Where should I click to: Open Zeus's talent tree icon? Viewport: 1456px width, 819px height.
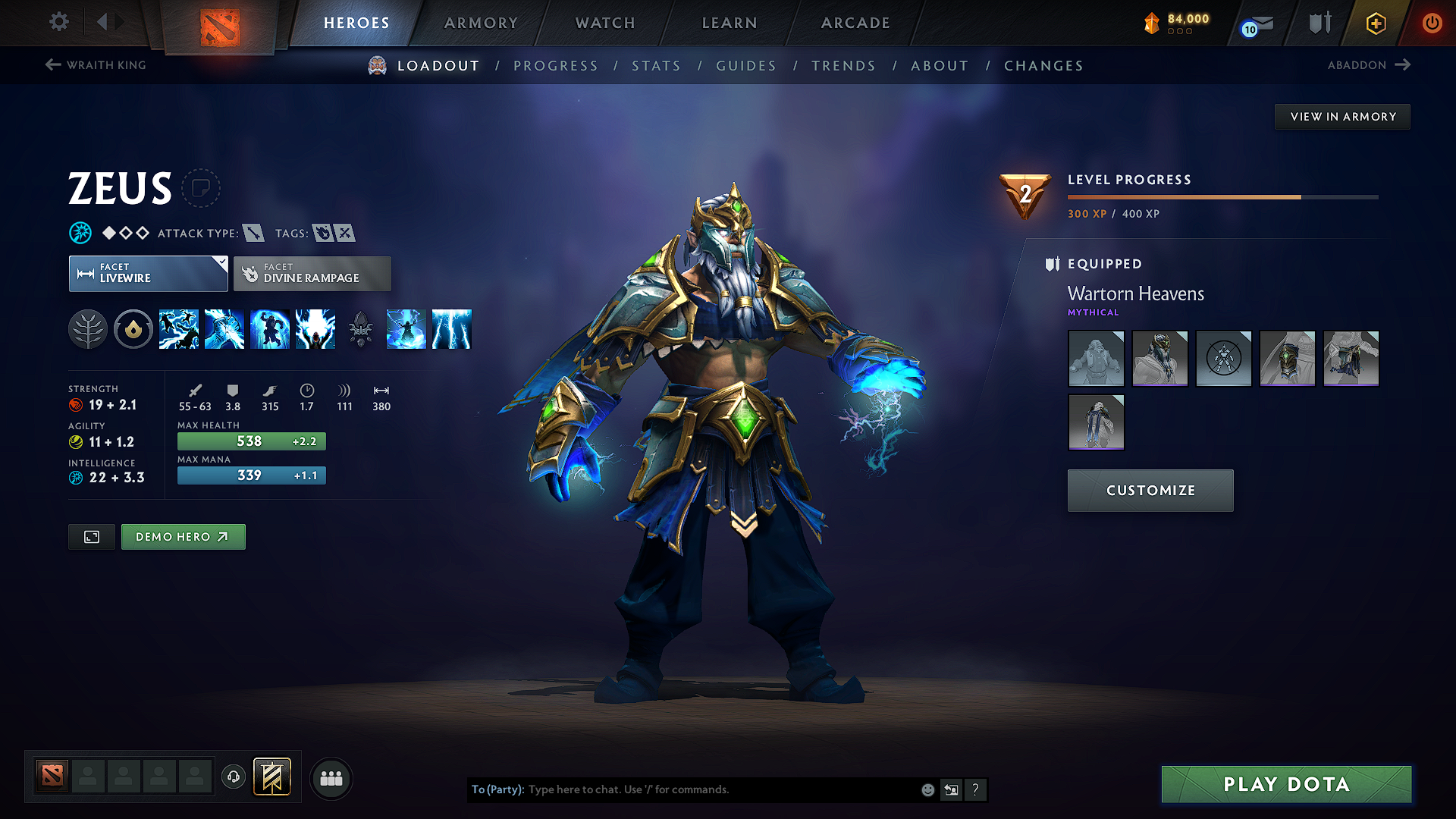[88, 329]
